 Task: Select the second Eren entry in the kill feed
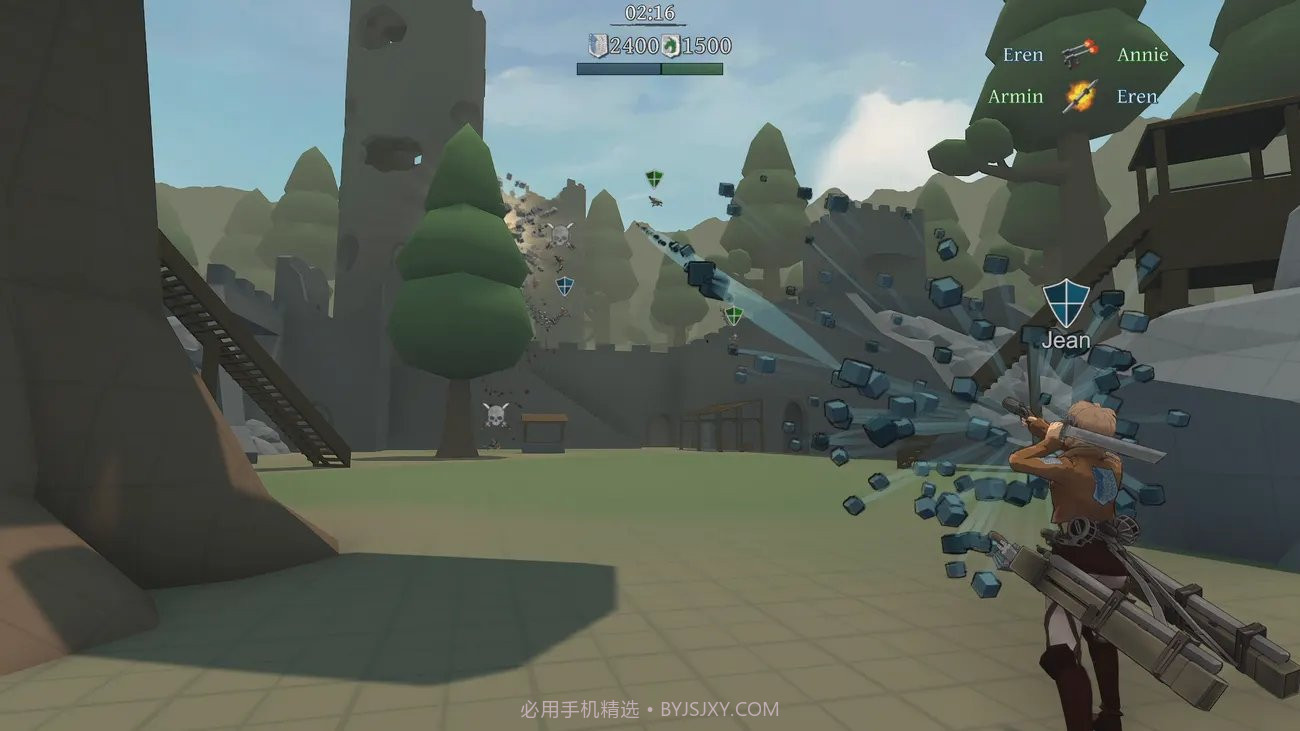coord(1136,96)
